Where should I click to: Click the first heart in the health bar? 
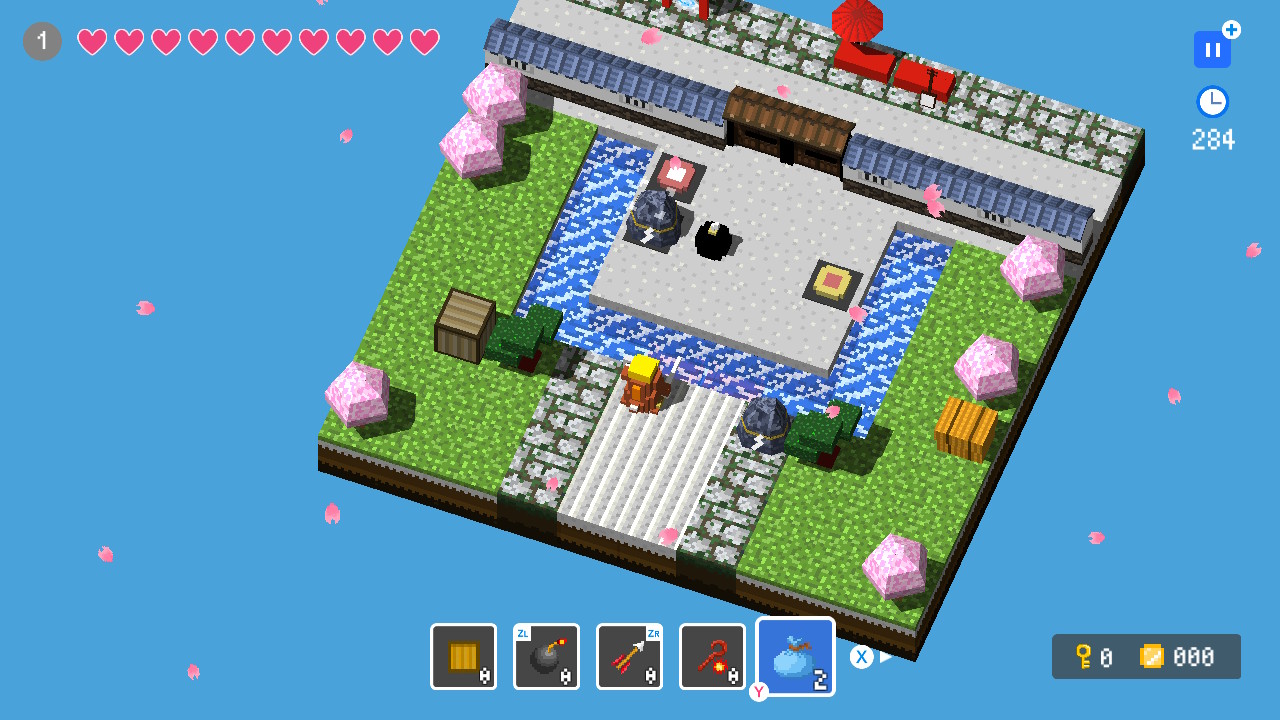point(93,41)
